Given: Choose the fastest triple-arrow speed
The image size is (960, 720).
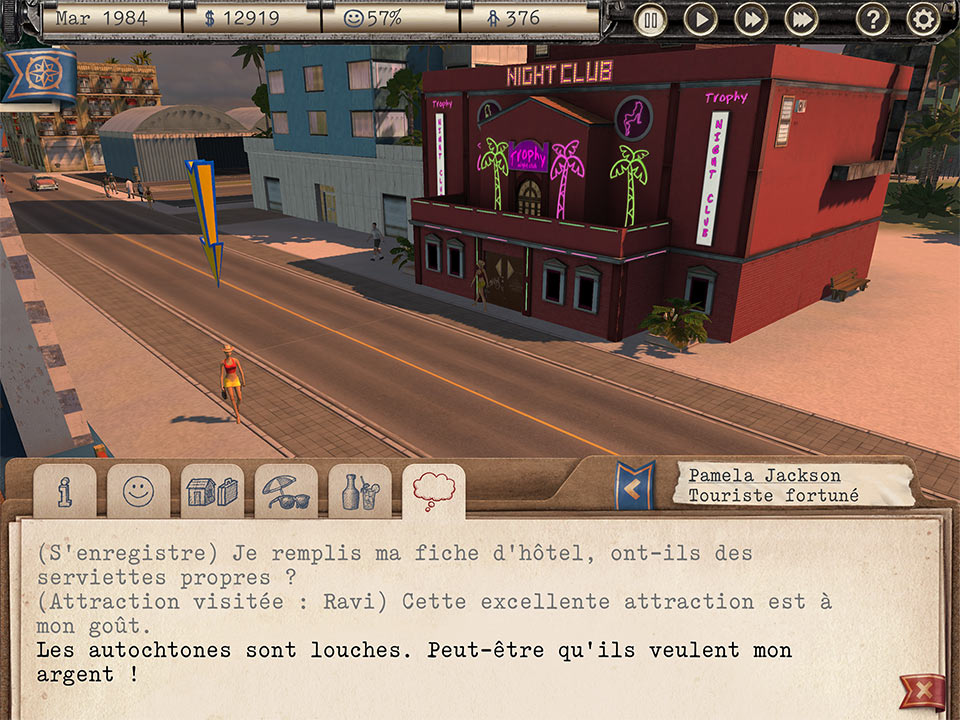Looking at the screenshot, I should [x=801, y=19].
